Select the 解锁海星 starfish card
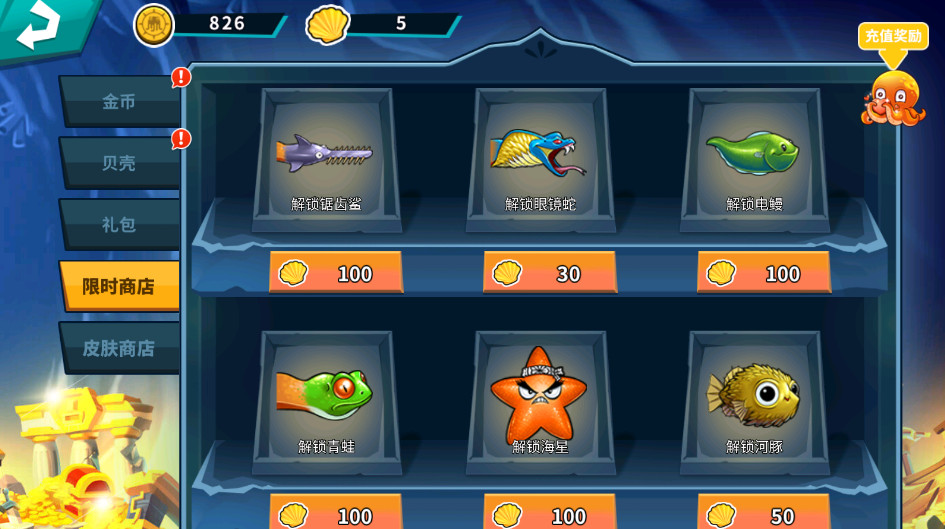The image size is (945, 529). coord(540,402)
